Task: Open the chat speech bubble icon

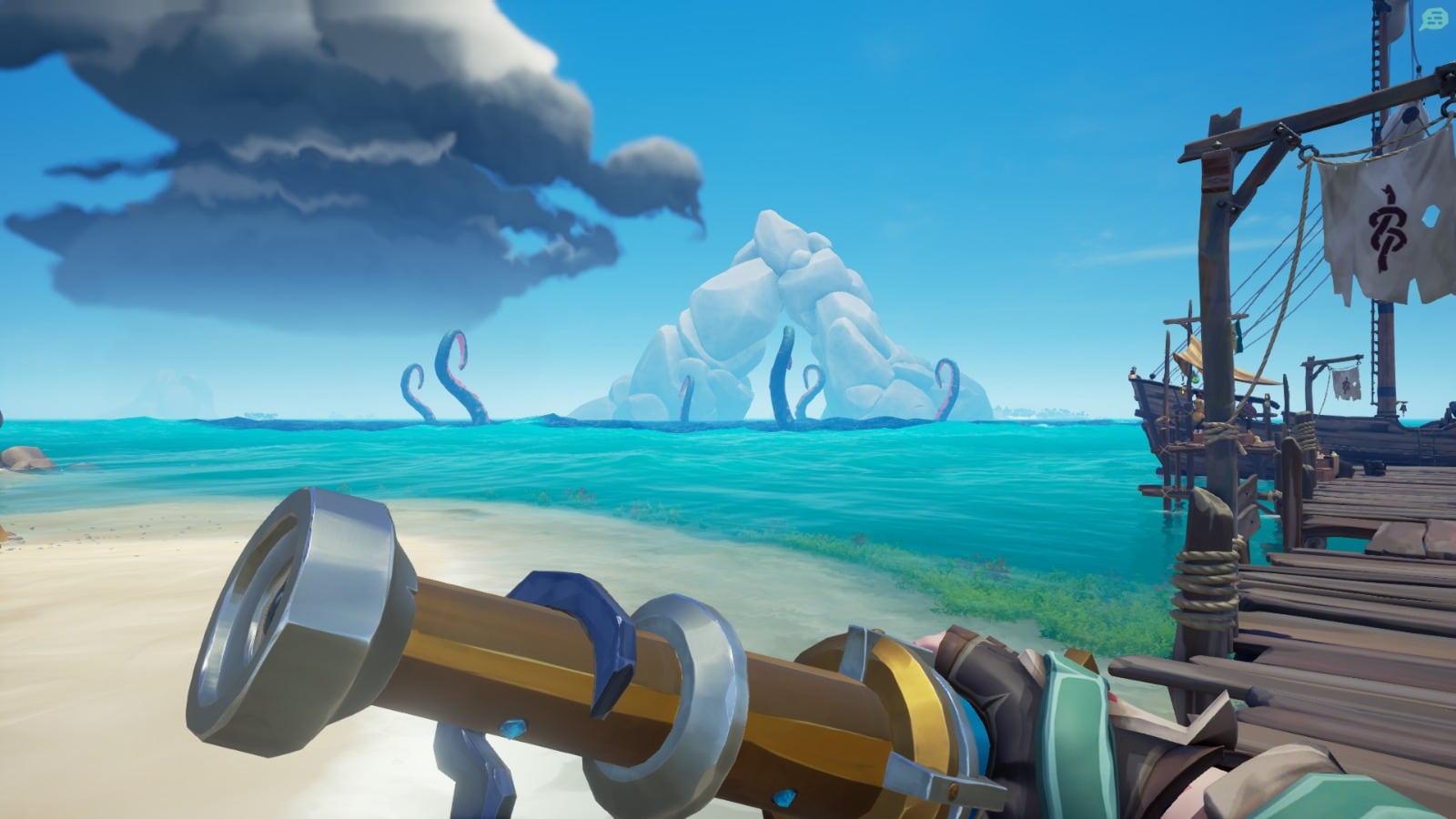Action: (1433, 19)
